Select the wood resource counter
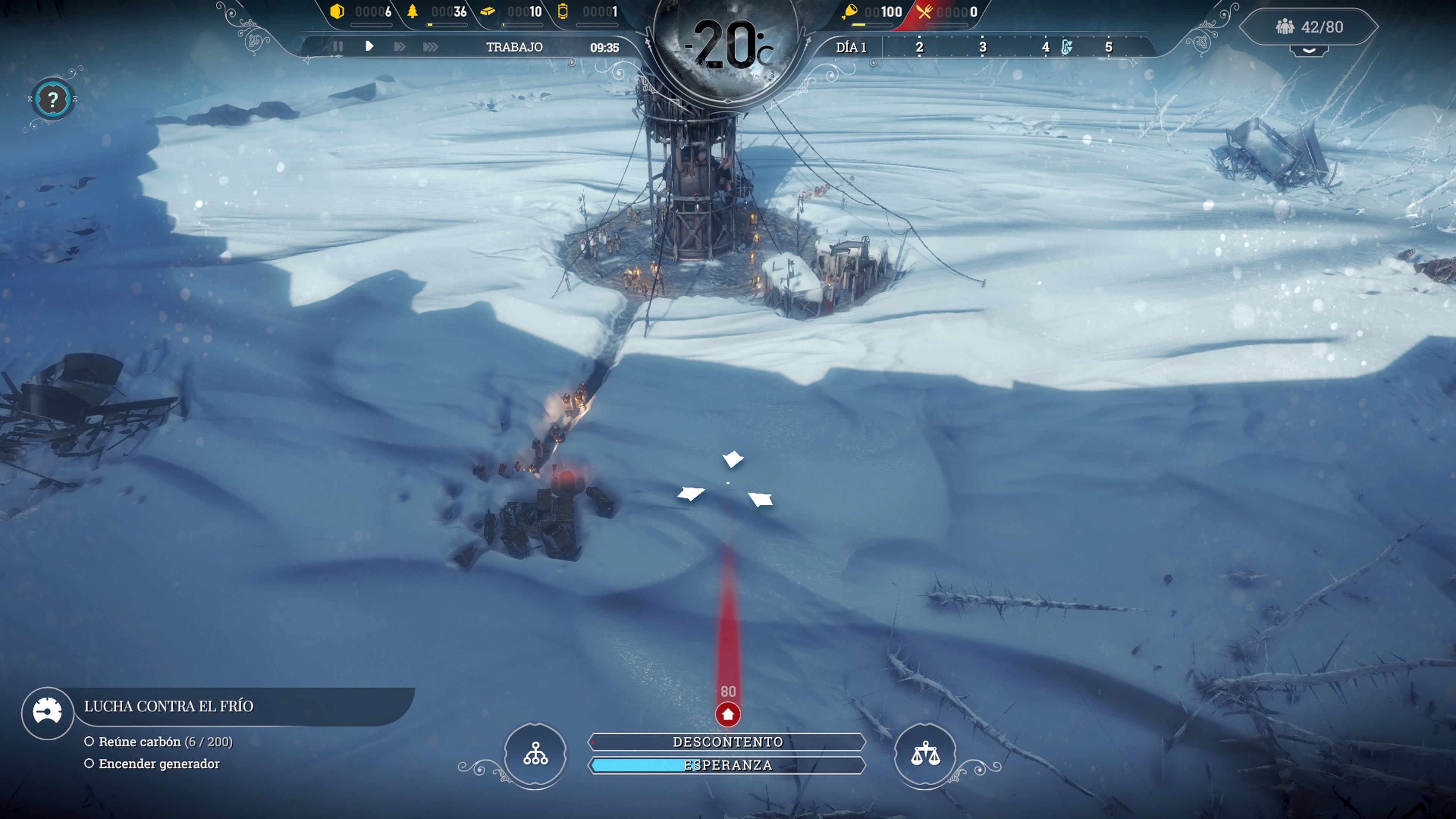This screenshot has height=819, width=1456. [438, 12]
